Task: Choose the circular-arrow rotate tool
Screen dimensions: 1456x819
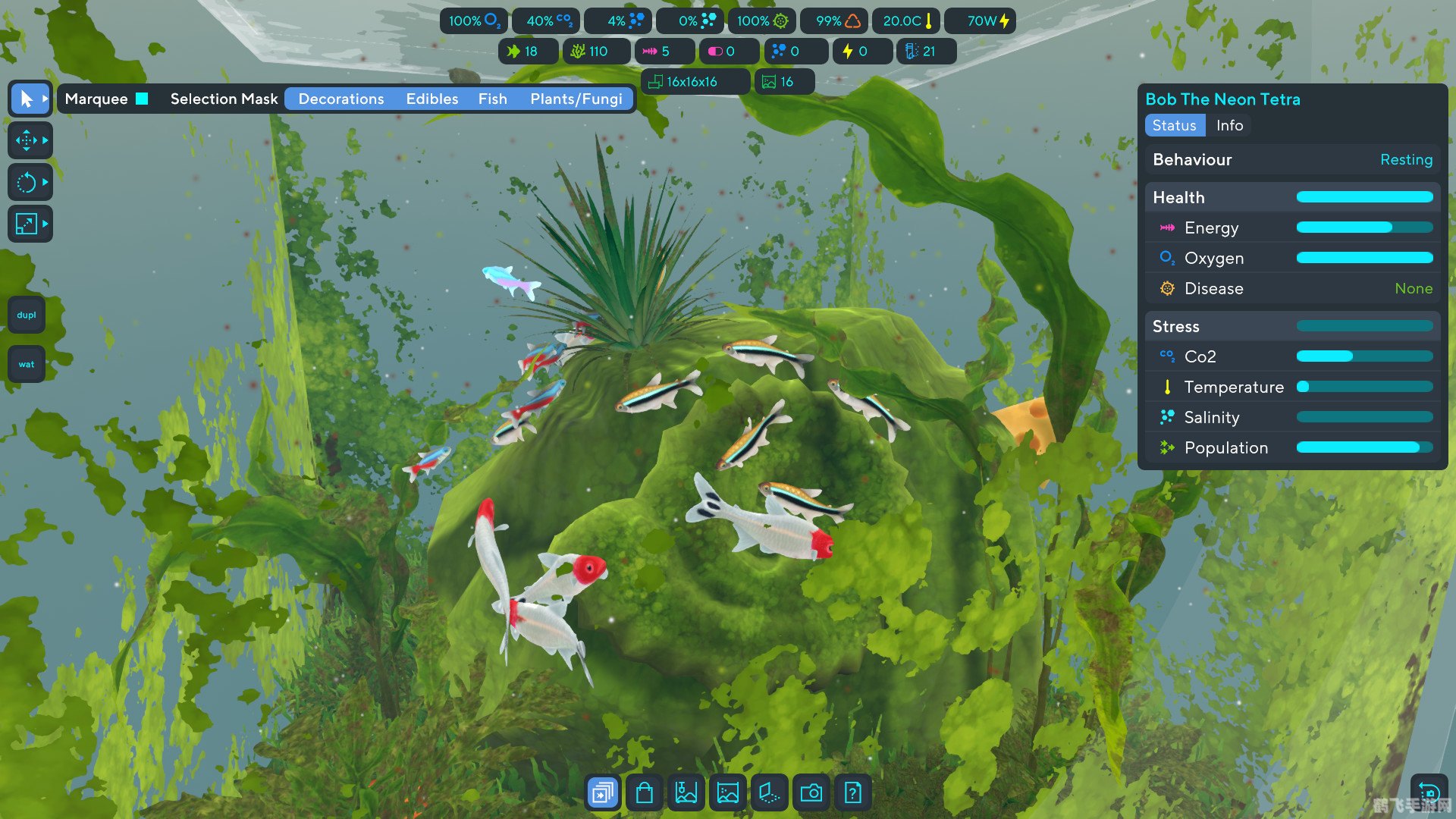Action: (x=27, y=182)
